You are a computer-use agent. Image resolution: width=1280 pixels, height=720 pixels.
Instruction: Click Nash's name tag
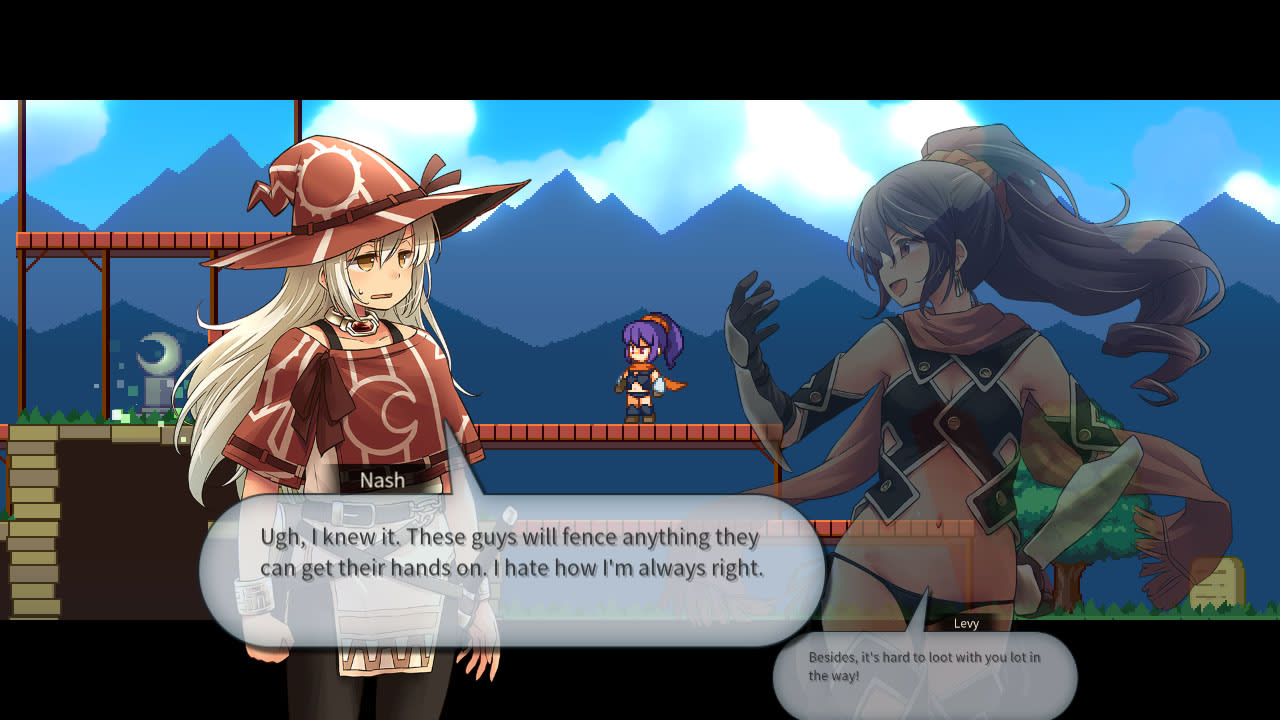381,480
